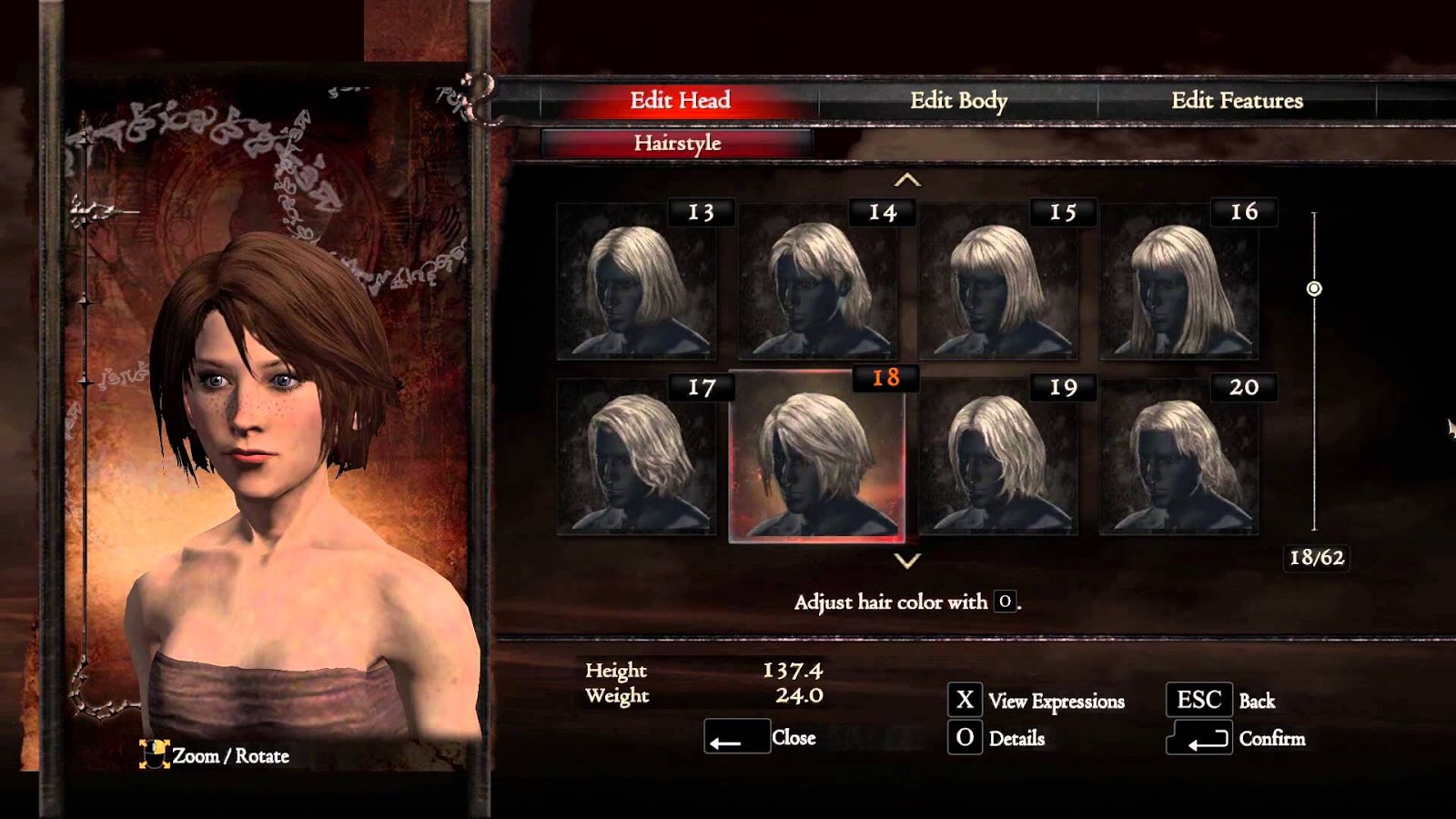This screenshot has width=1456, height=819.
Task: Switch to the Edit Body tab
Action: pos(958,100)
